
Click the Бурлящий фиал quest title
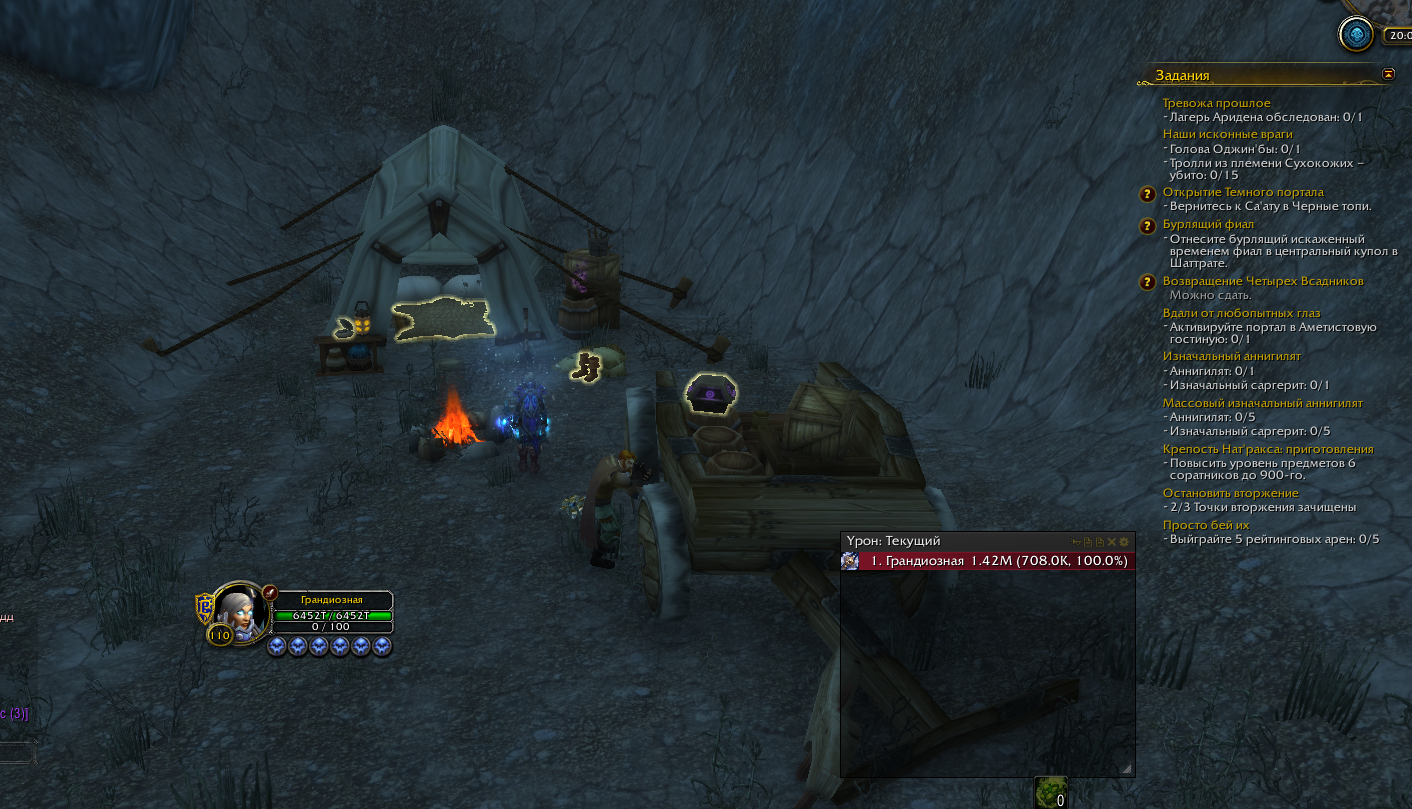(x=1208, y=224)
